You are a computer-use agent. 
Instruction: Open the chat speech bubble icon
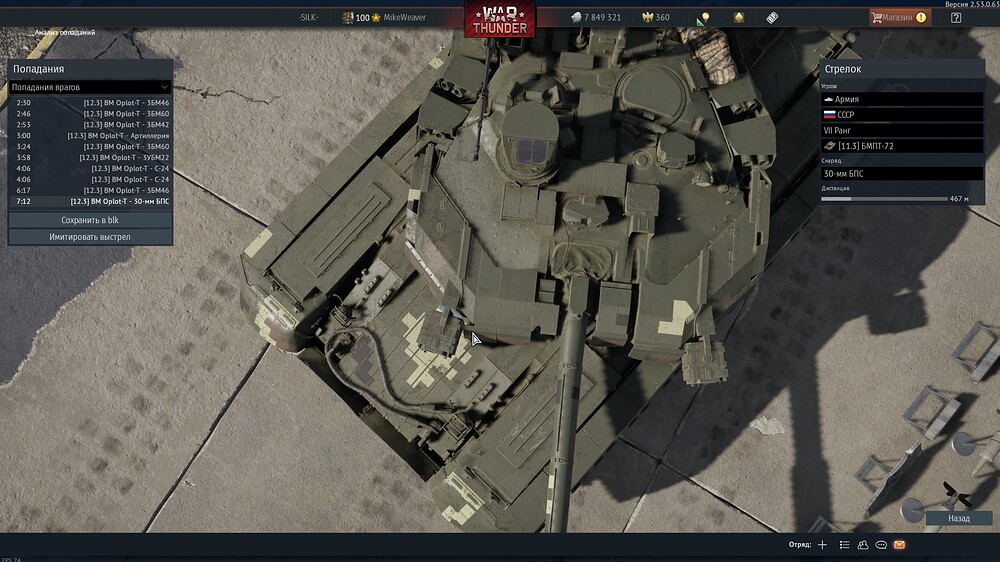(881, 545)
